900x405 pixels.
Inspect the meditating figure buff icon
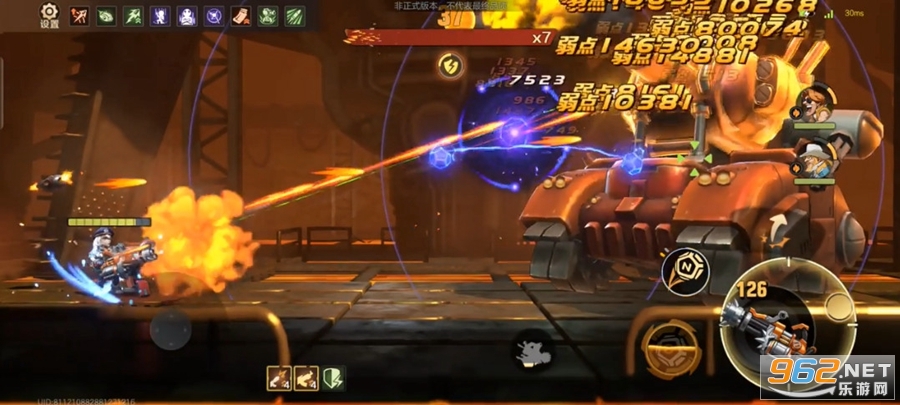[x=187, y=15]
